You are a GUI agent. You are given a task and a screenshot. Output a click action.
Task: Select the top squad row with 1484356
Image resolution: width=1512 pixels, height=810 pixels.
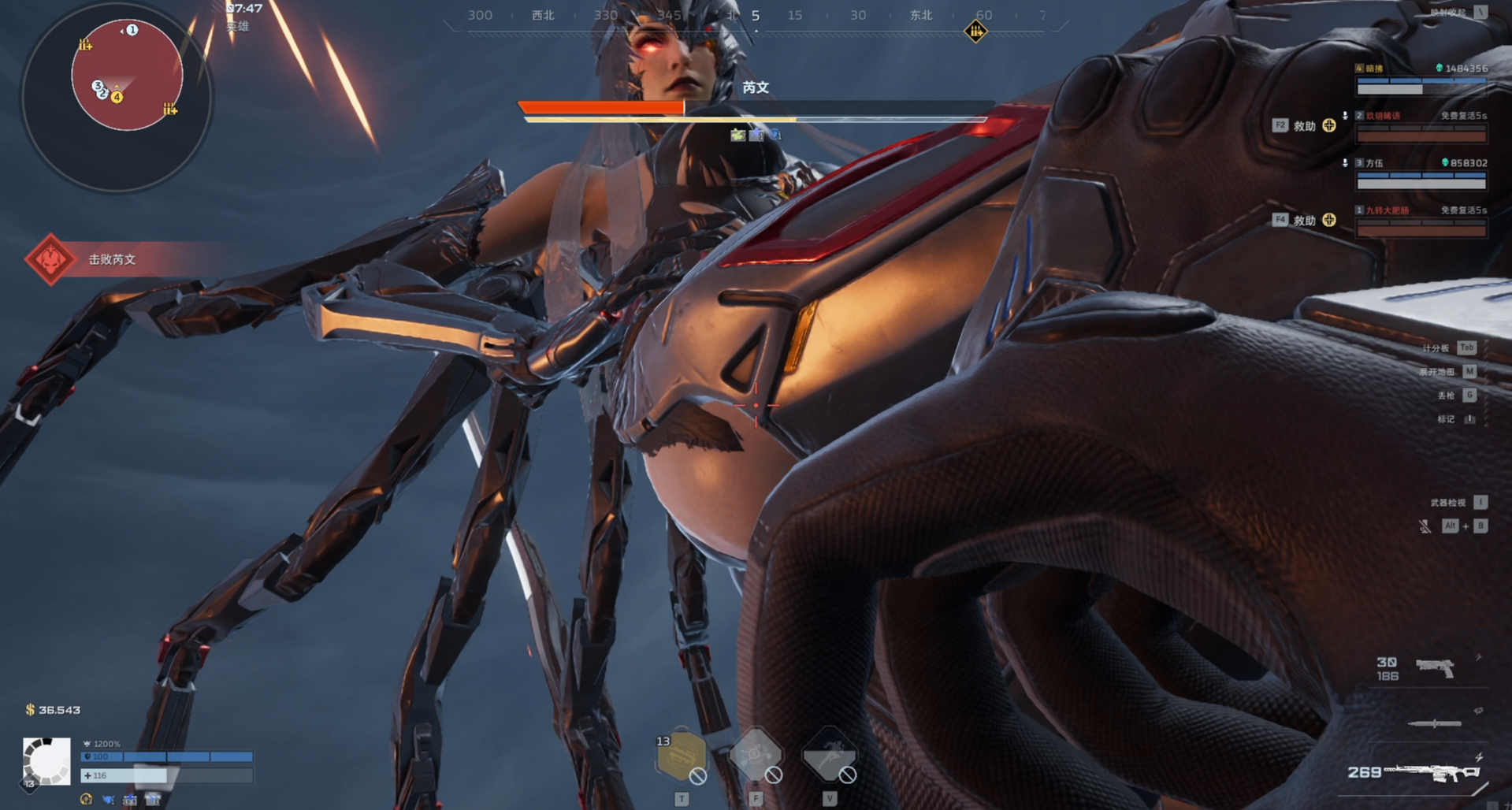(x=1421, y=79)
